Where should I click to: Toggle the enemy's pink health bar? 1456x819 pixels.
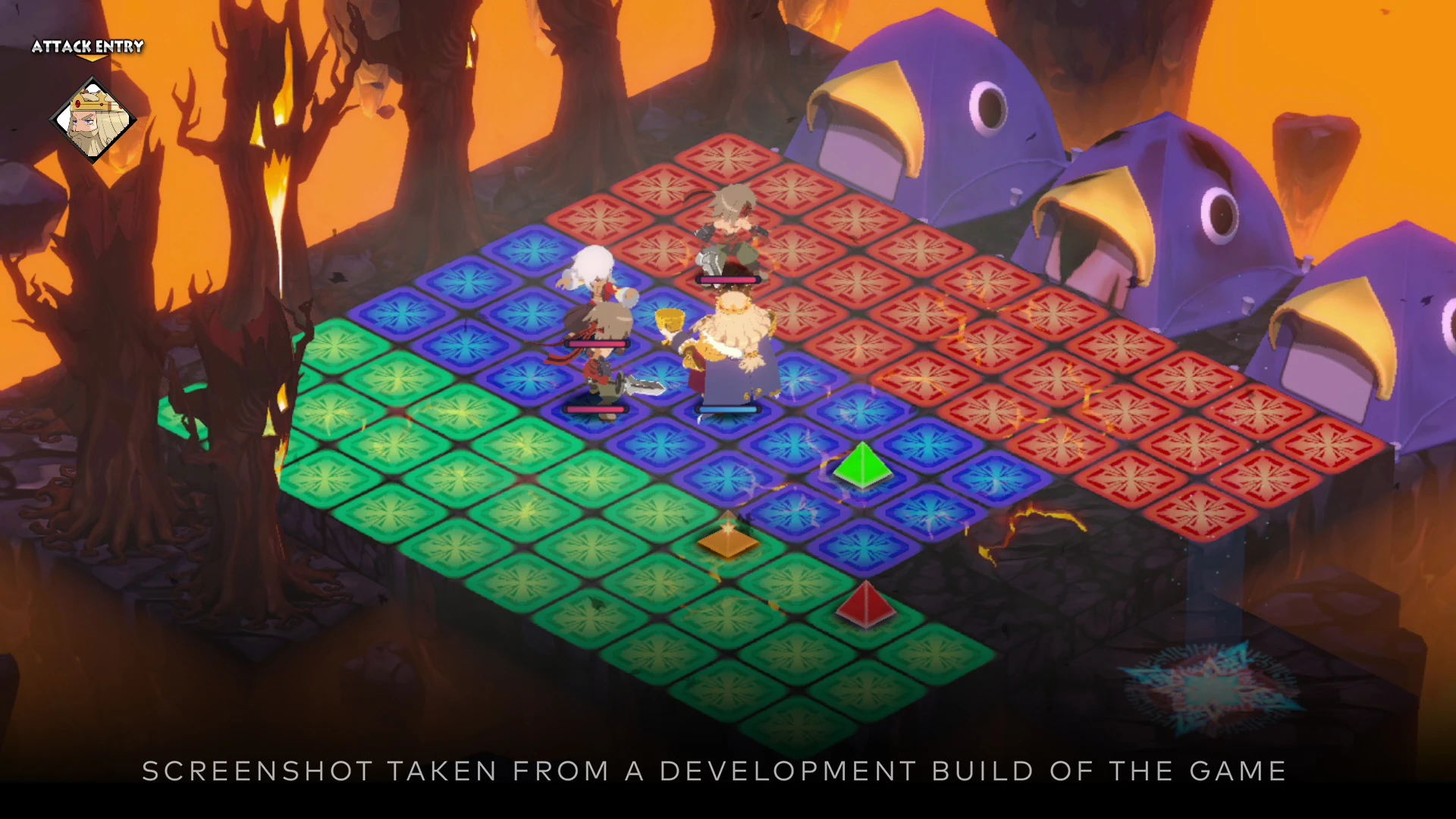[x=730, y=279]
